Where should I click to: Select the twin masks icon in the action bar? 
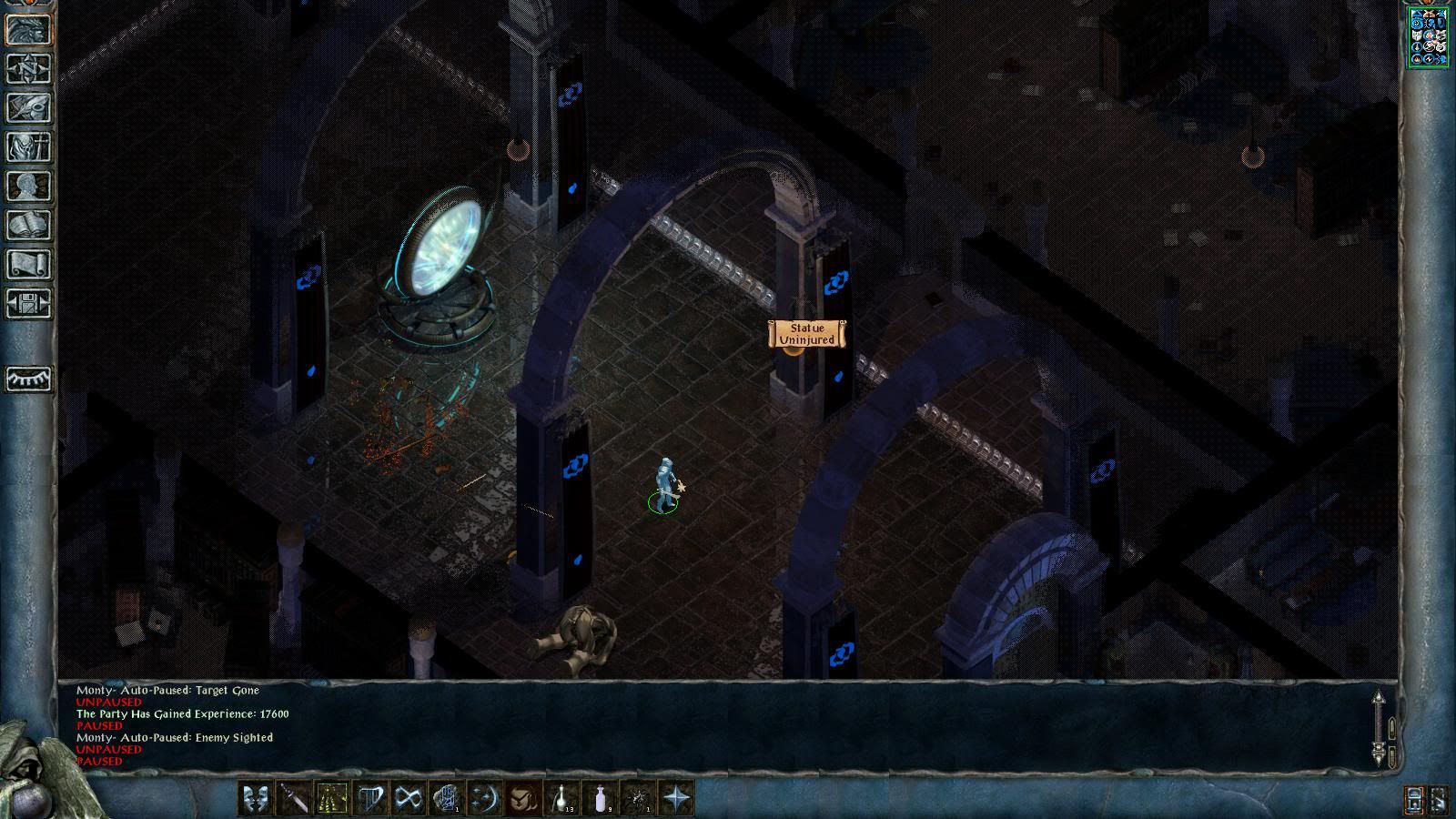tap(256, 798)
